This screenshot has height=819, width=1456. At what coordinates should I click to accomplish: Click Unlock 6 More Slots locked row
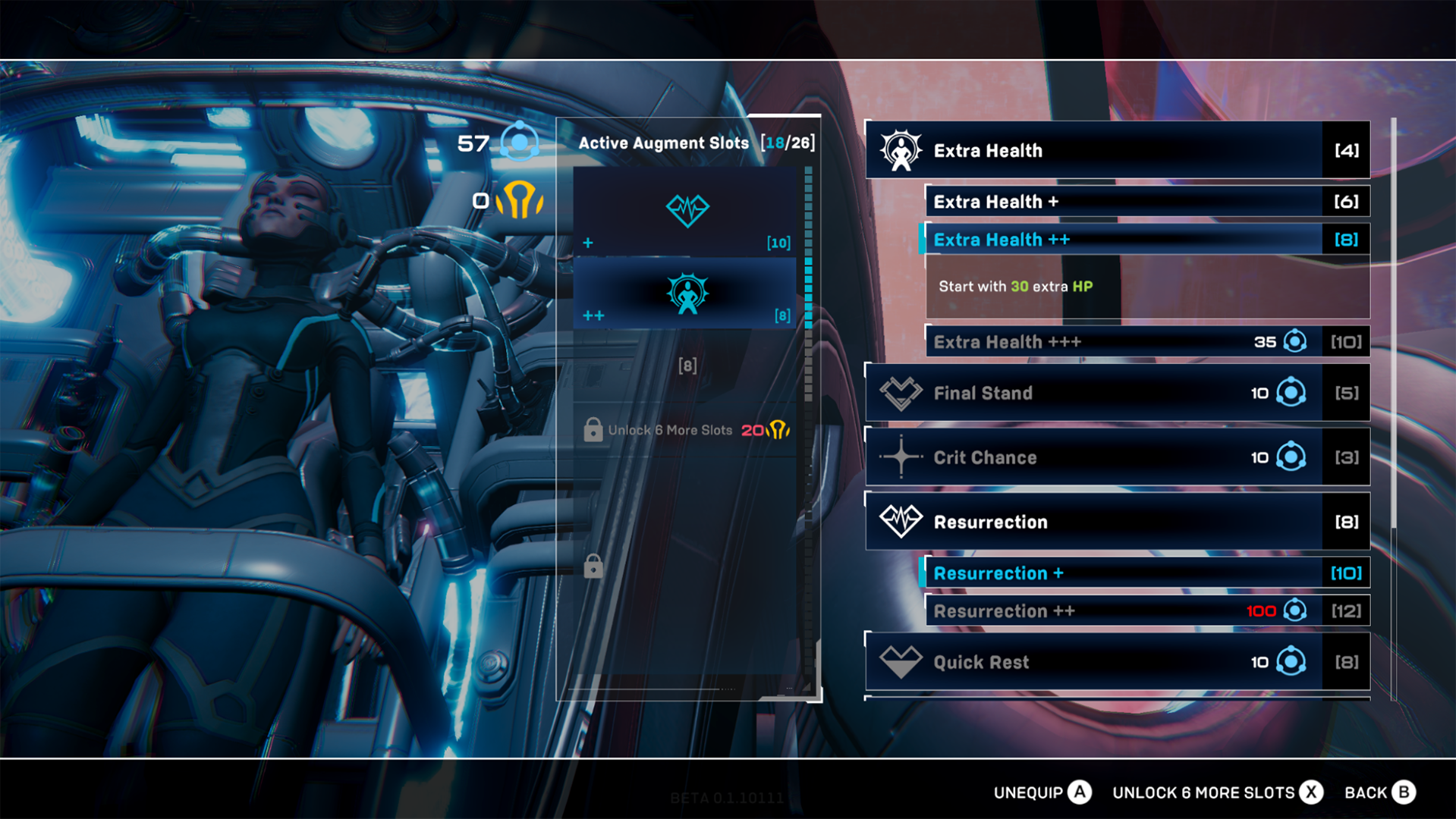[687, 430]
